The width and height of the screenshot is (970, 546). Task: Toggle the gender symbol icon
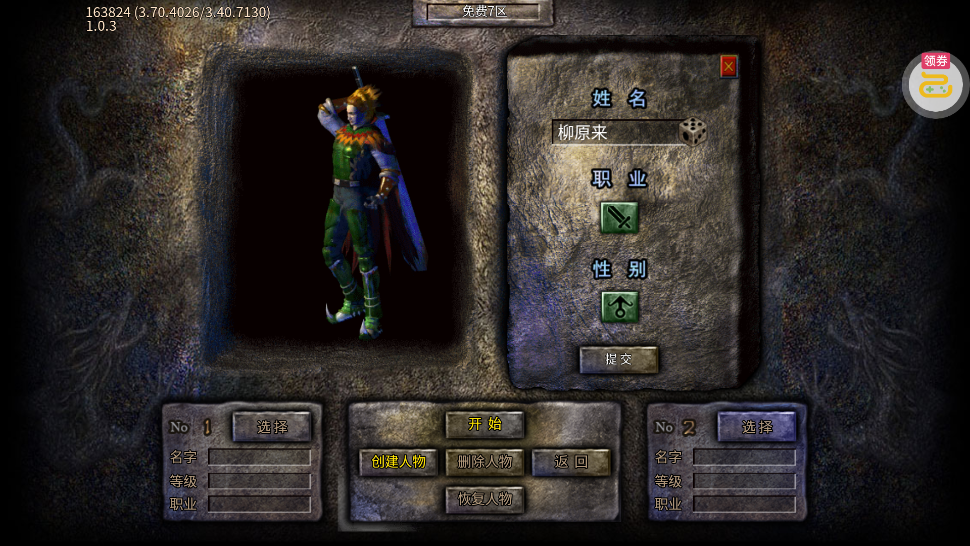pos(619,307)
